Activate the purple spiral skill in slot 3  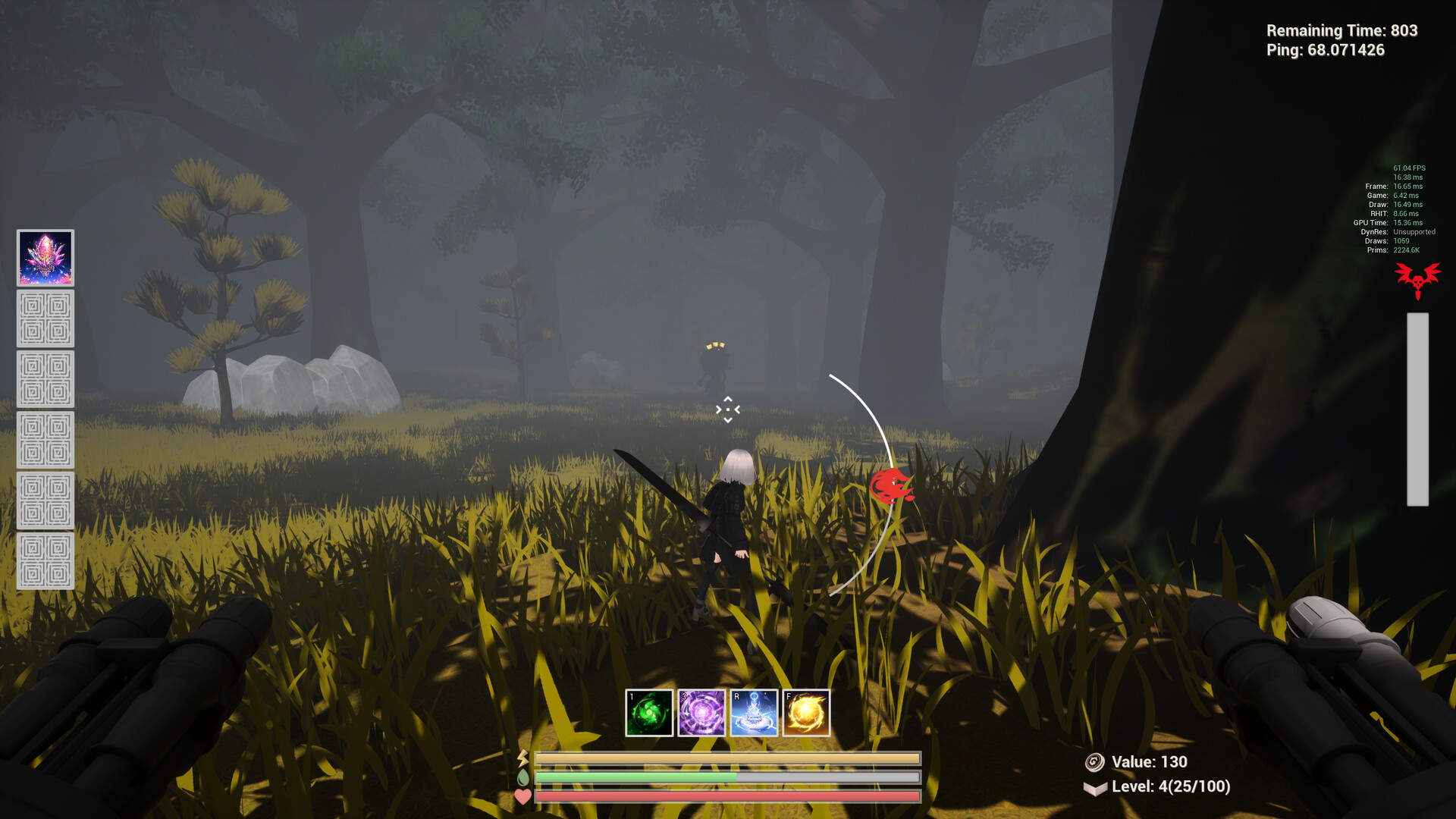pyautogui.click(x=702, y=711)
